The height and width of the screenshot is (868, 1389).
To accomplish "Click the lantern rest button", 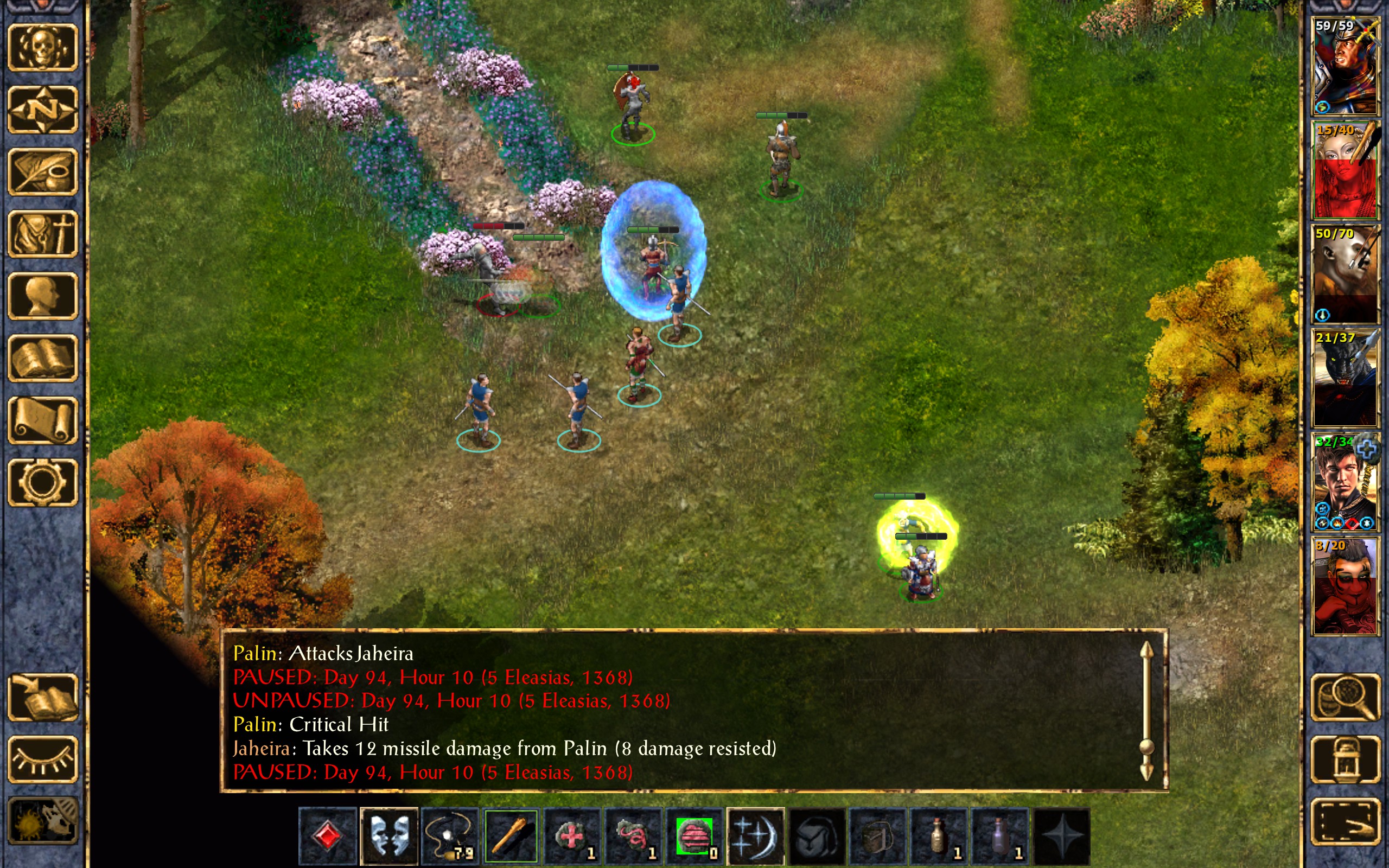I will coord(1345,759).
